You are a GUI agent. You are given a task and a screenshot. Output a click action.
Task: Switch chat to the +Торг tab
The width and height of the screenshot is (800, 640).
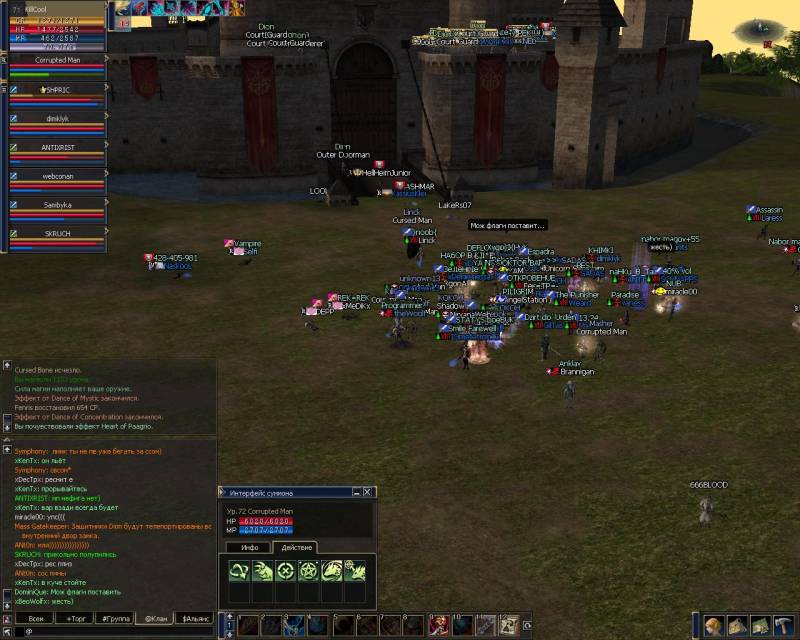pyautogui.click(x=76, y=619)
